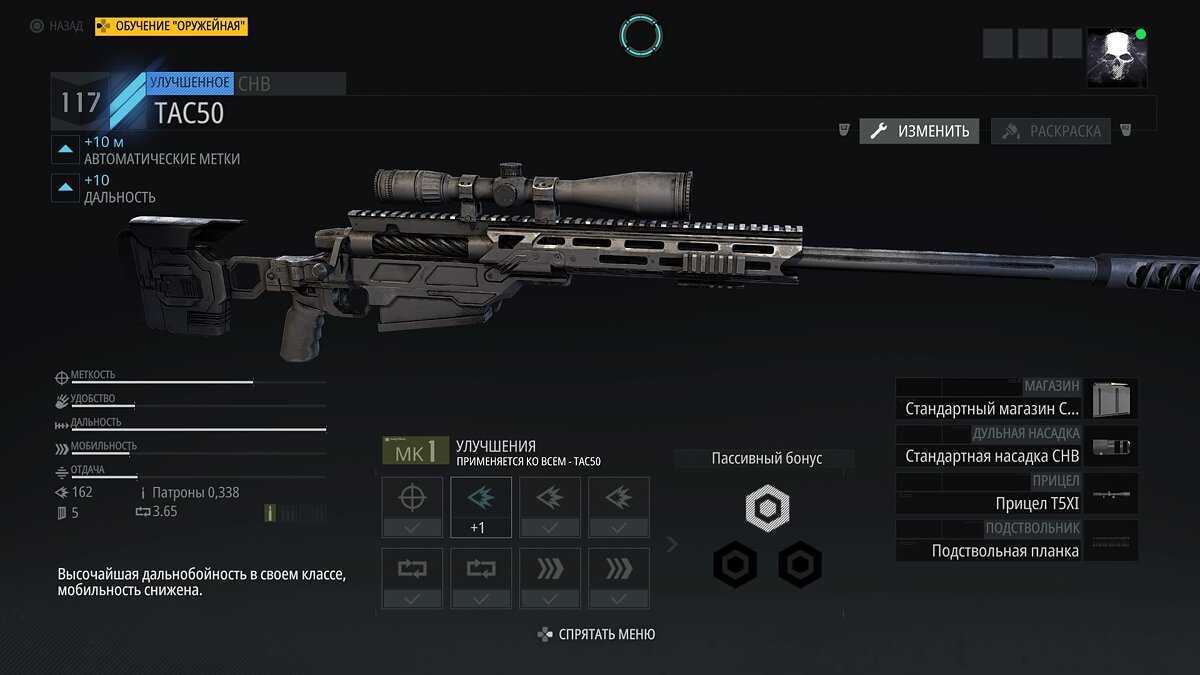This screenshot has width=1200, height=675.
Task: Choose the upgrade tile marked +1
Action: [481, 507]
